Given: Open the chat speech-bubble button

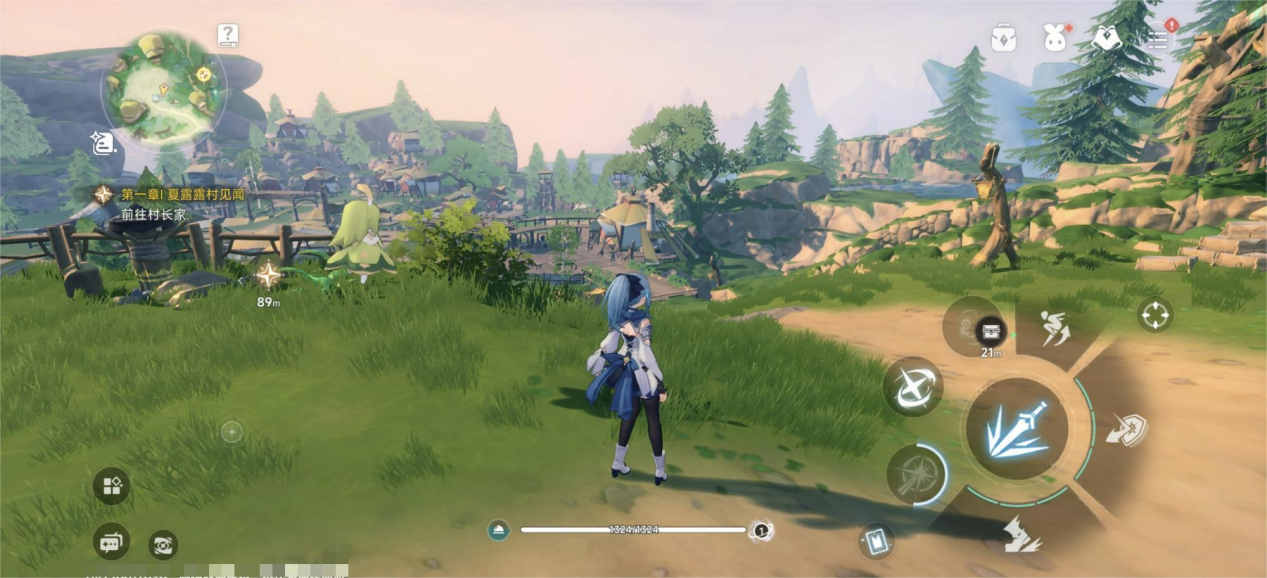Looking at the screenshot, I should coord(111,542).
